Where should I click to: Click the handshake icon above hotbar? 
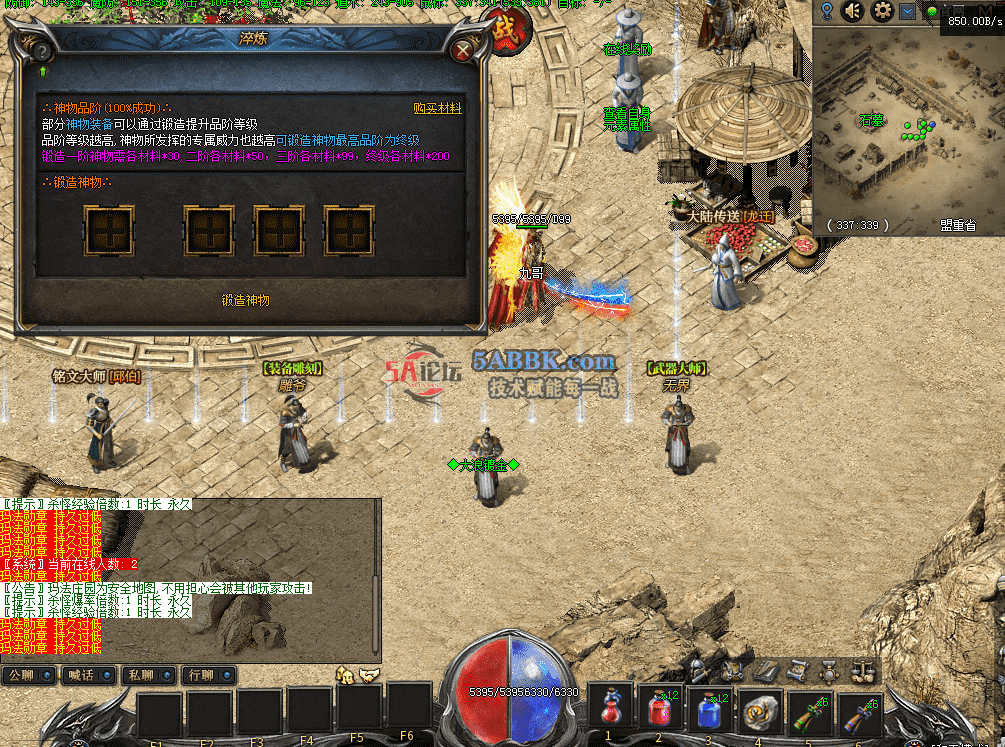tap(369, 675)
